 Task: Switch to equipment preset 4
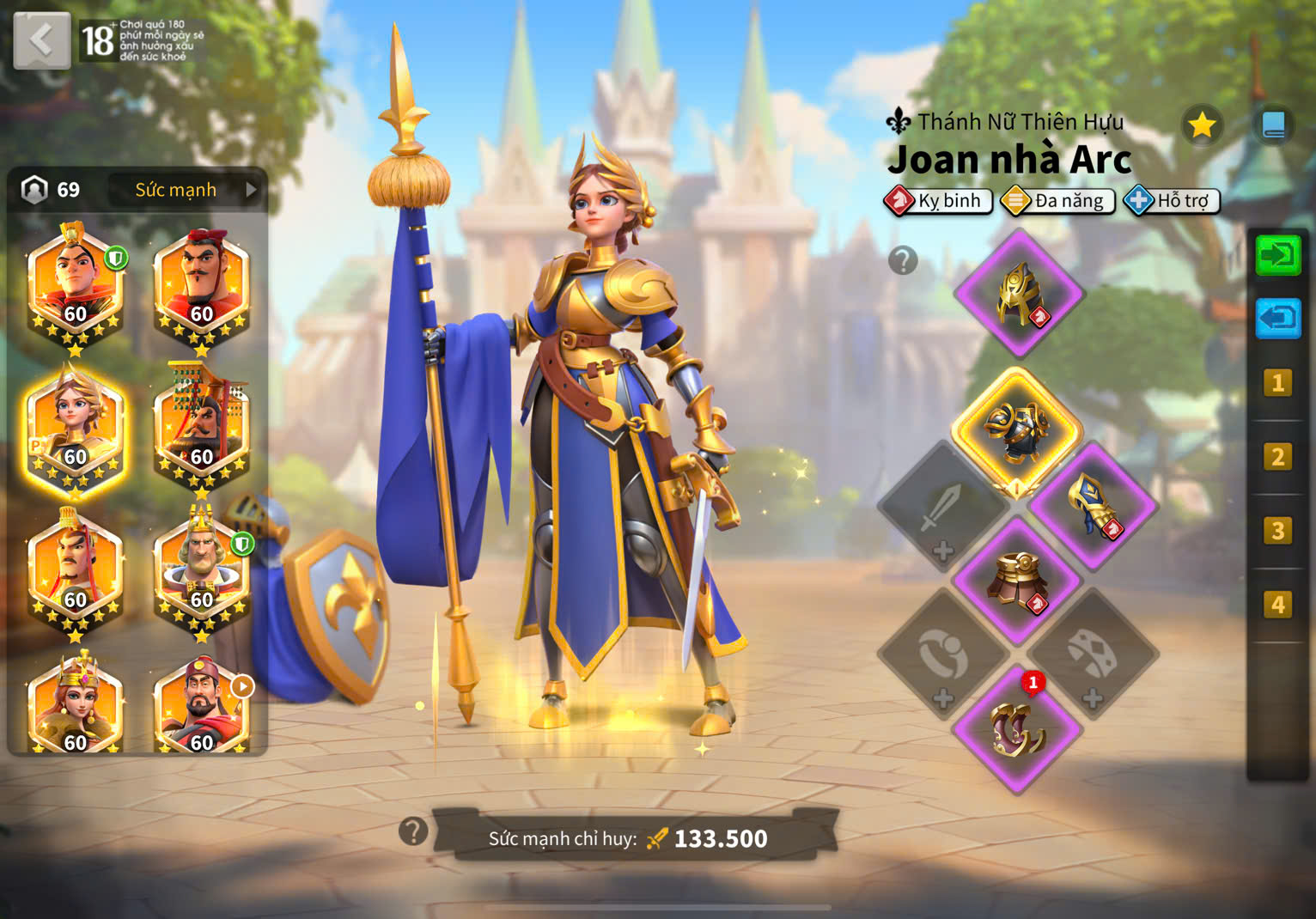[1277, 606]
